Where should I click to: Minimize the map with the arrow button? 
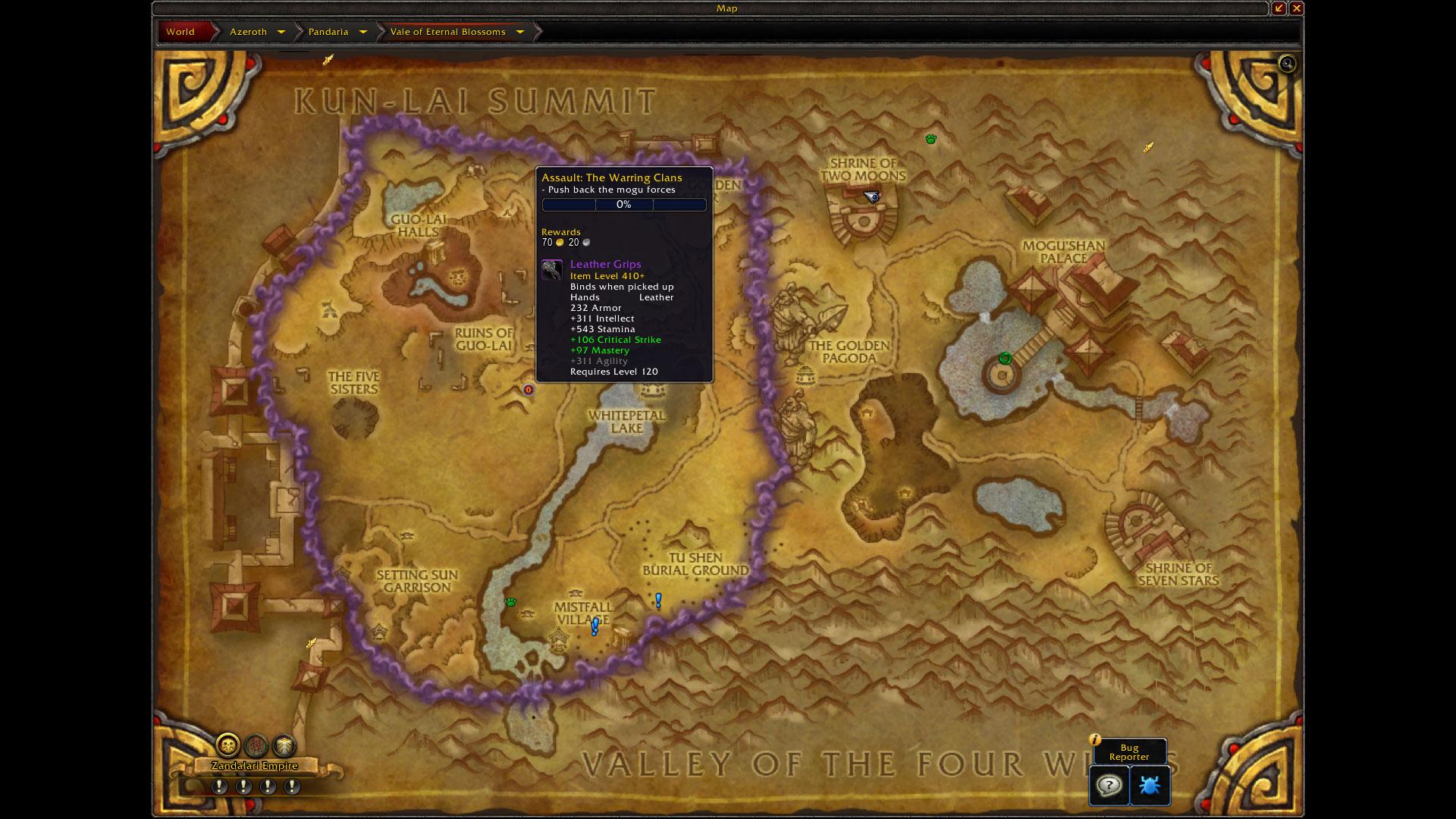point(1279,8)
